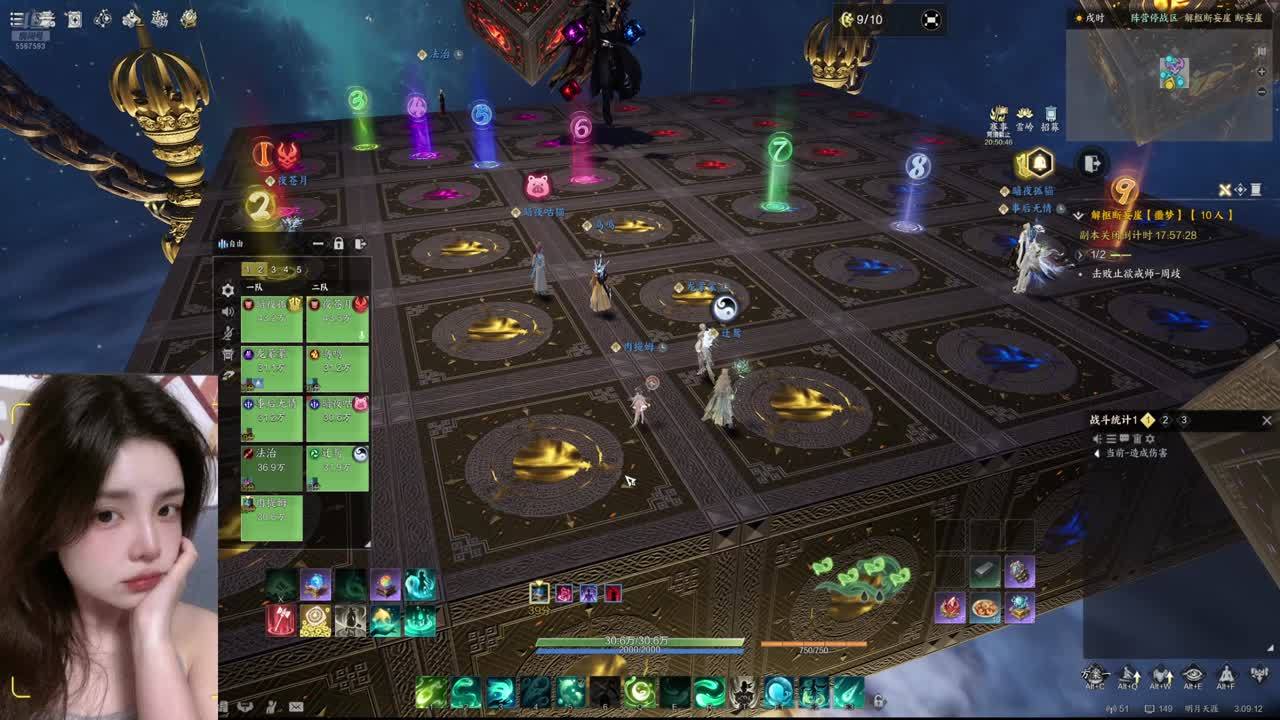Exit the dungeon via door icon
Image resolution: width=1280 pixels, height=720 pixels.
[1092, 163]
